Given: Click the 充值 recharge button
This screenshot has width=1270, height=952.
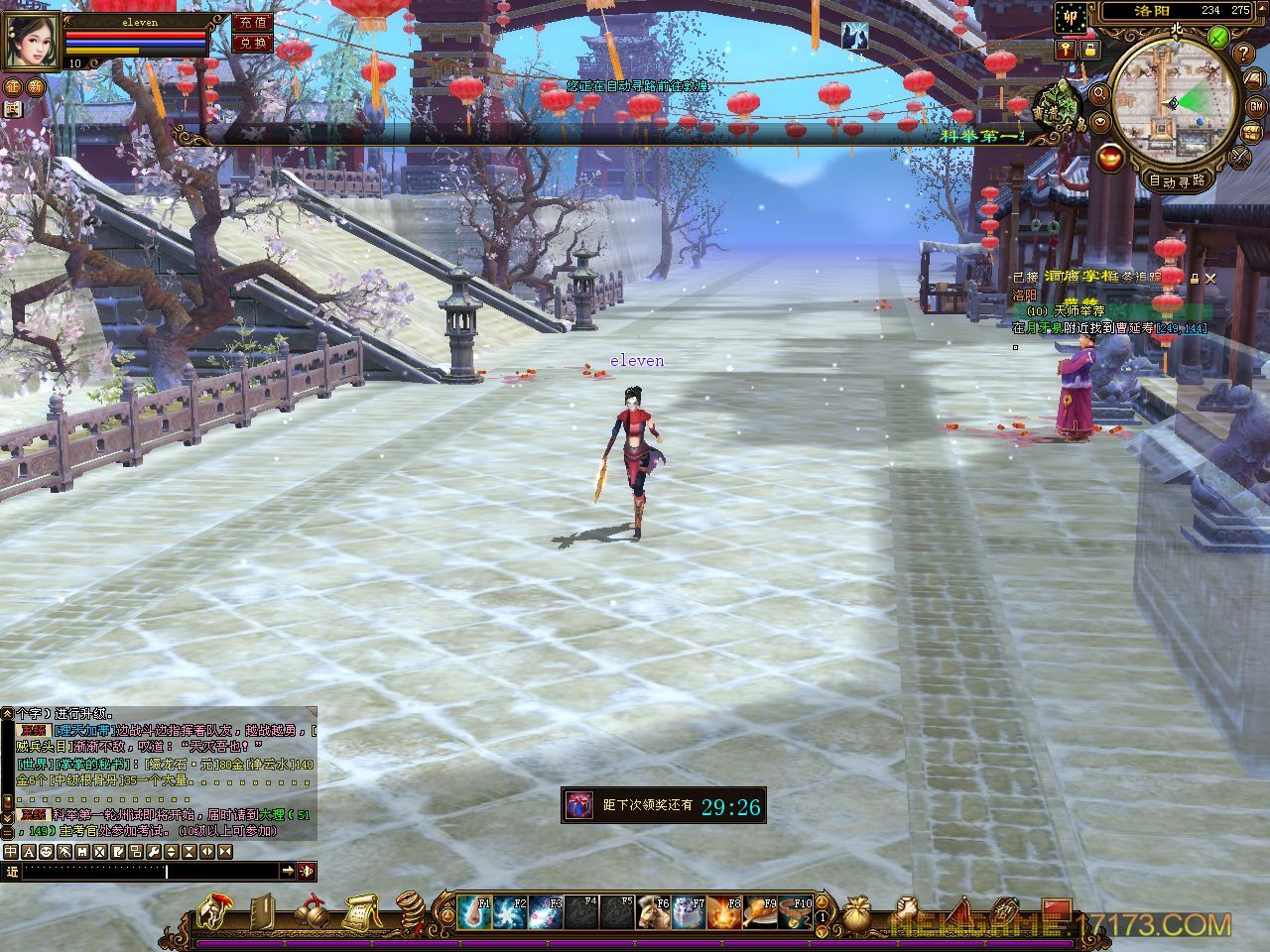Looking at the screenshot, I should (x=252, y=22).
